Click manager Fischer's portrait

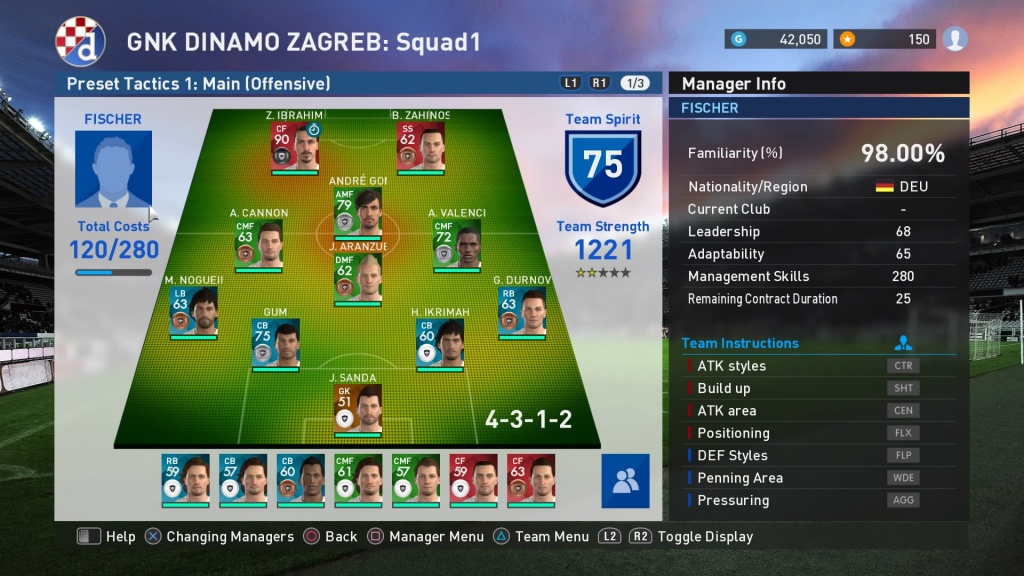(x=113, y=170)
